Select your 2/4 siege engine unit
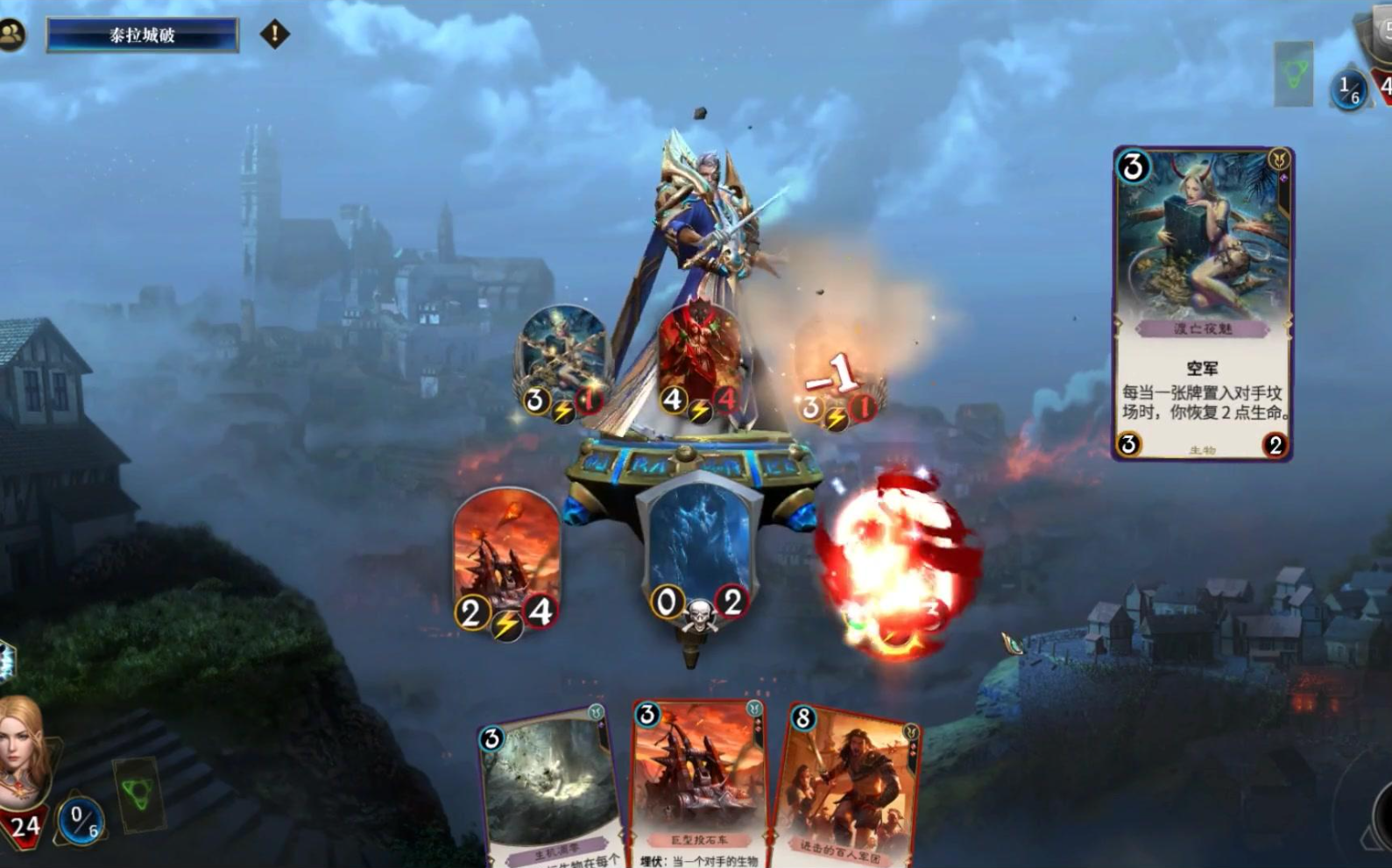The image size is (1392, 868). pyautogui.click(x=506, y=560)
